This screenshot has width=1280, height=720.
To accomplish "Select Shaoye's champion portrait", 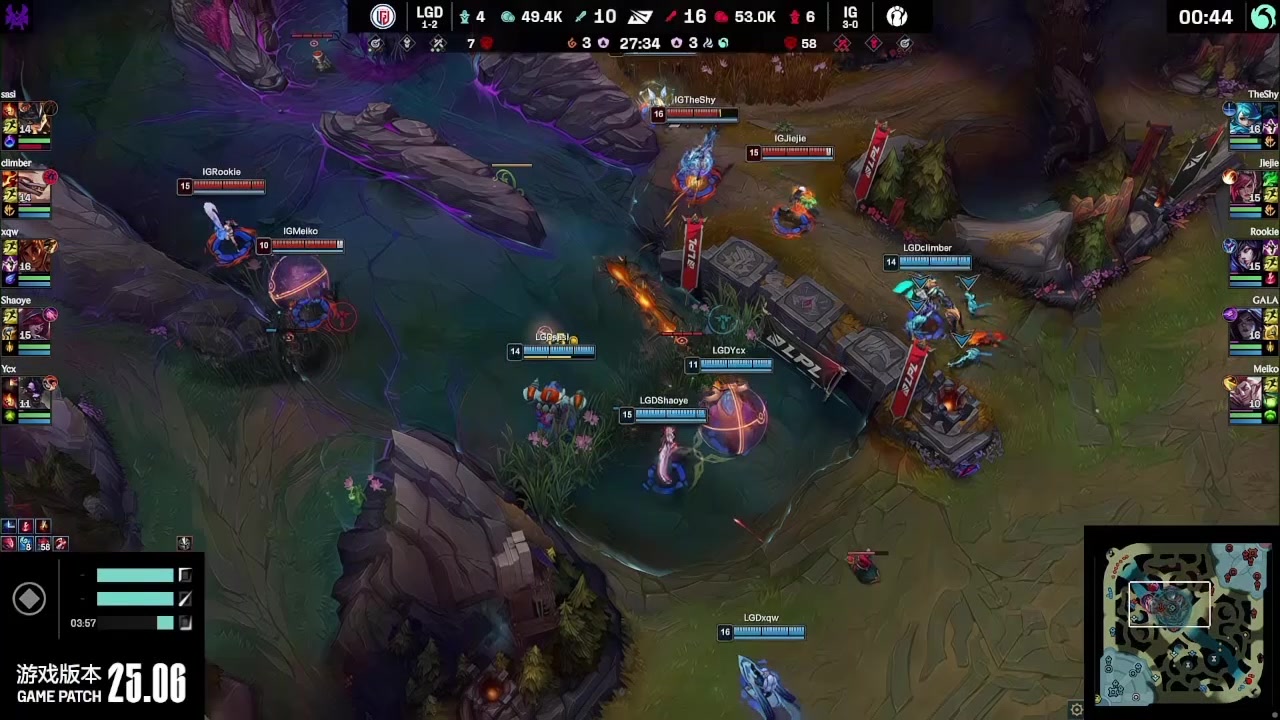I will pos(30,325).
